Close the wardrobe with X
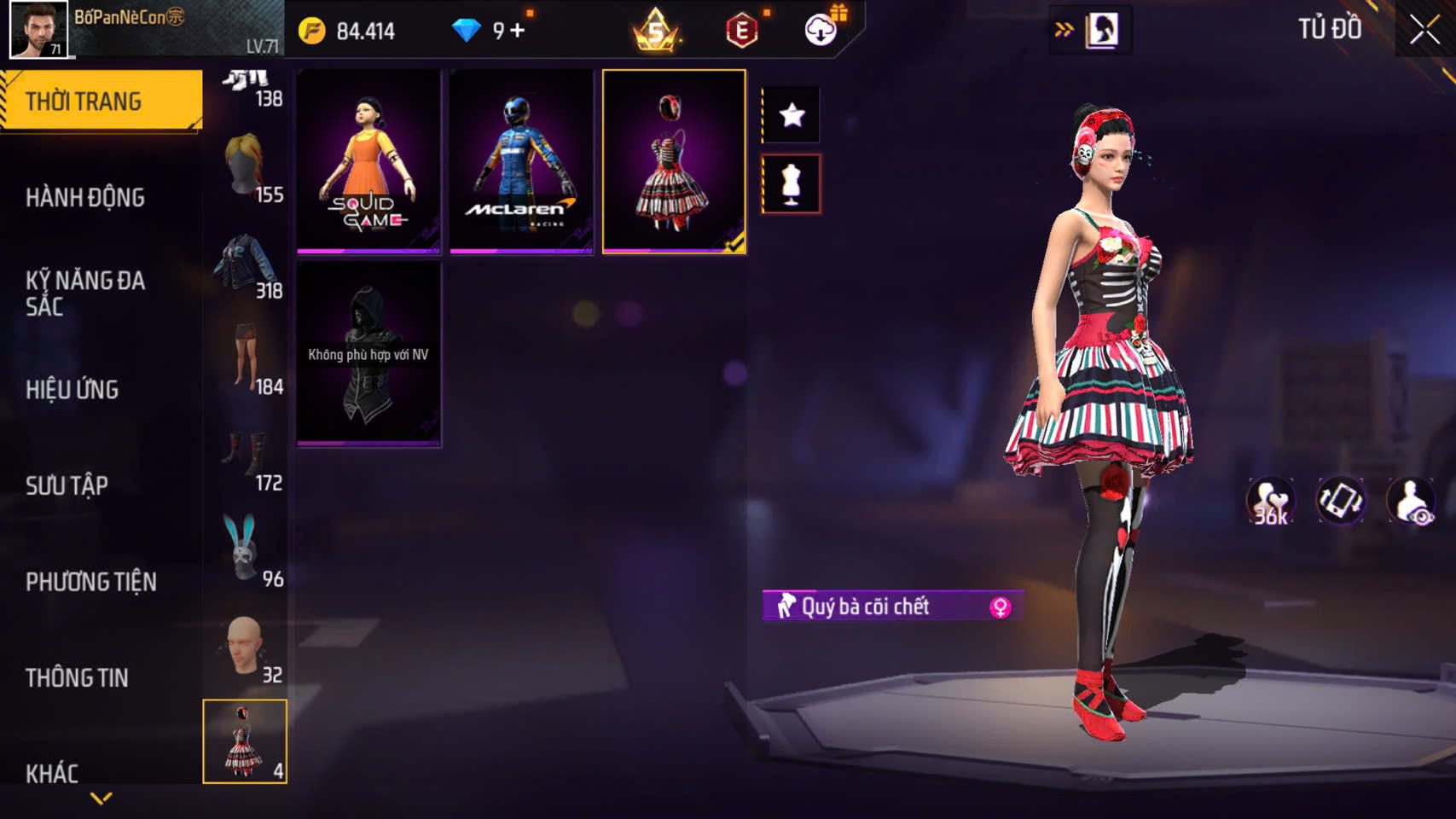Screen dimensions: 1456x819 point(1424,30)
